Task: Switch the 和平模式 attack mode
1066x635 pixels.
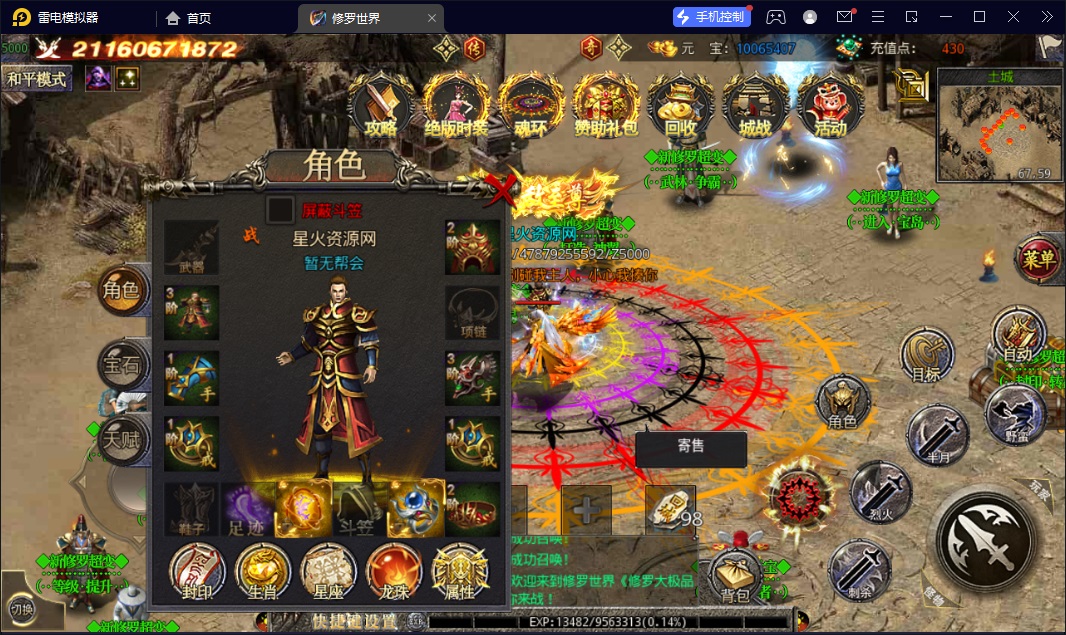Action: coord(37,79)
